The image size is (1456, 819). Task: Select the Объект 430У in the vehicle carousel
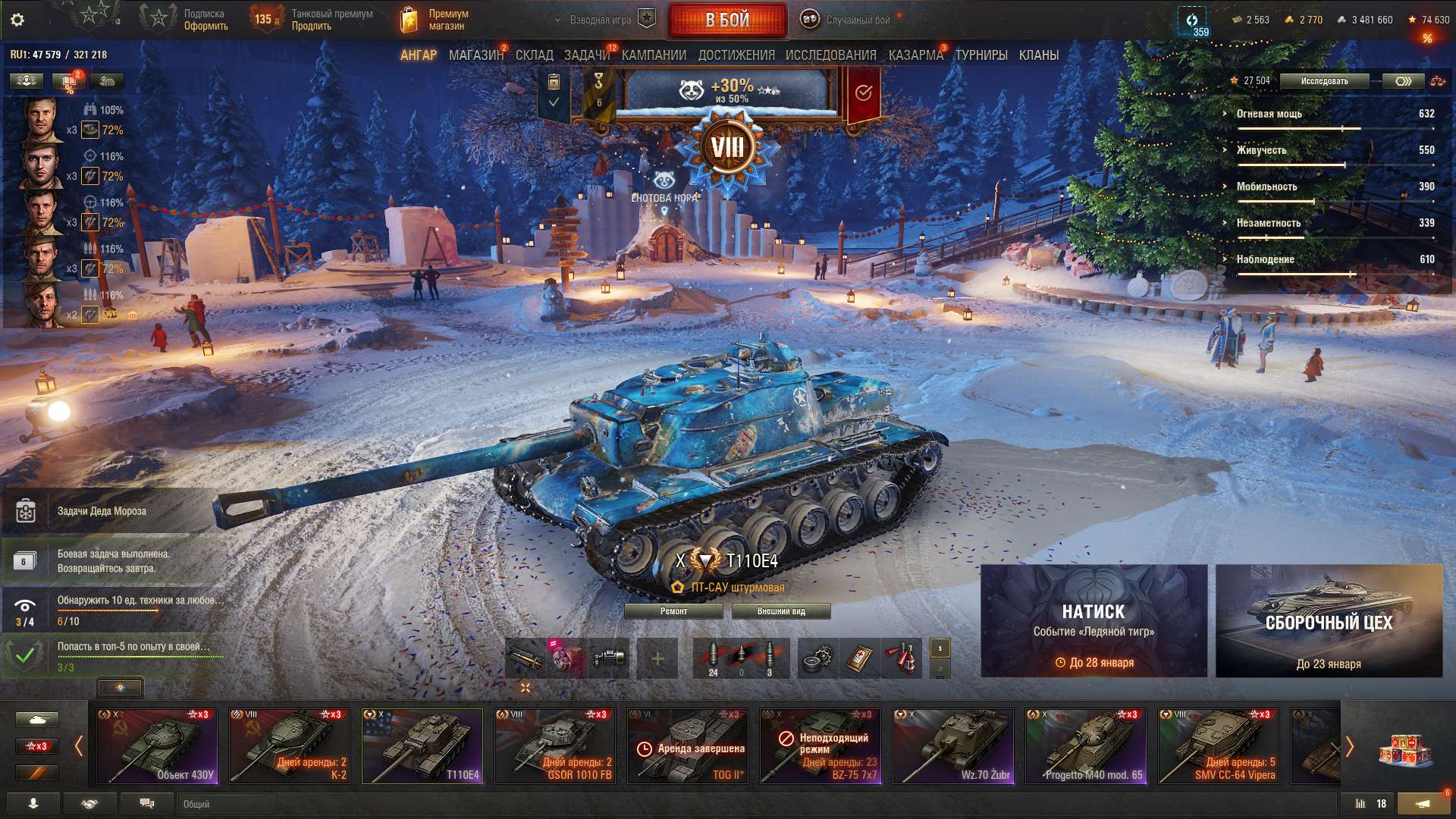[x=159, y=745]
